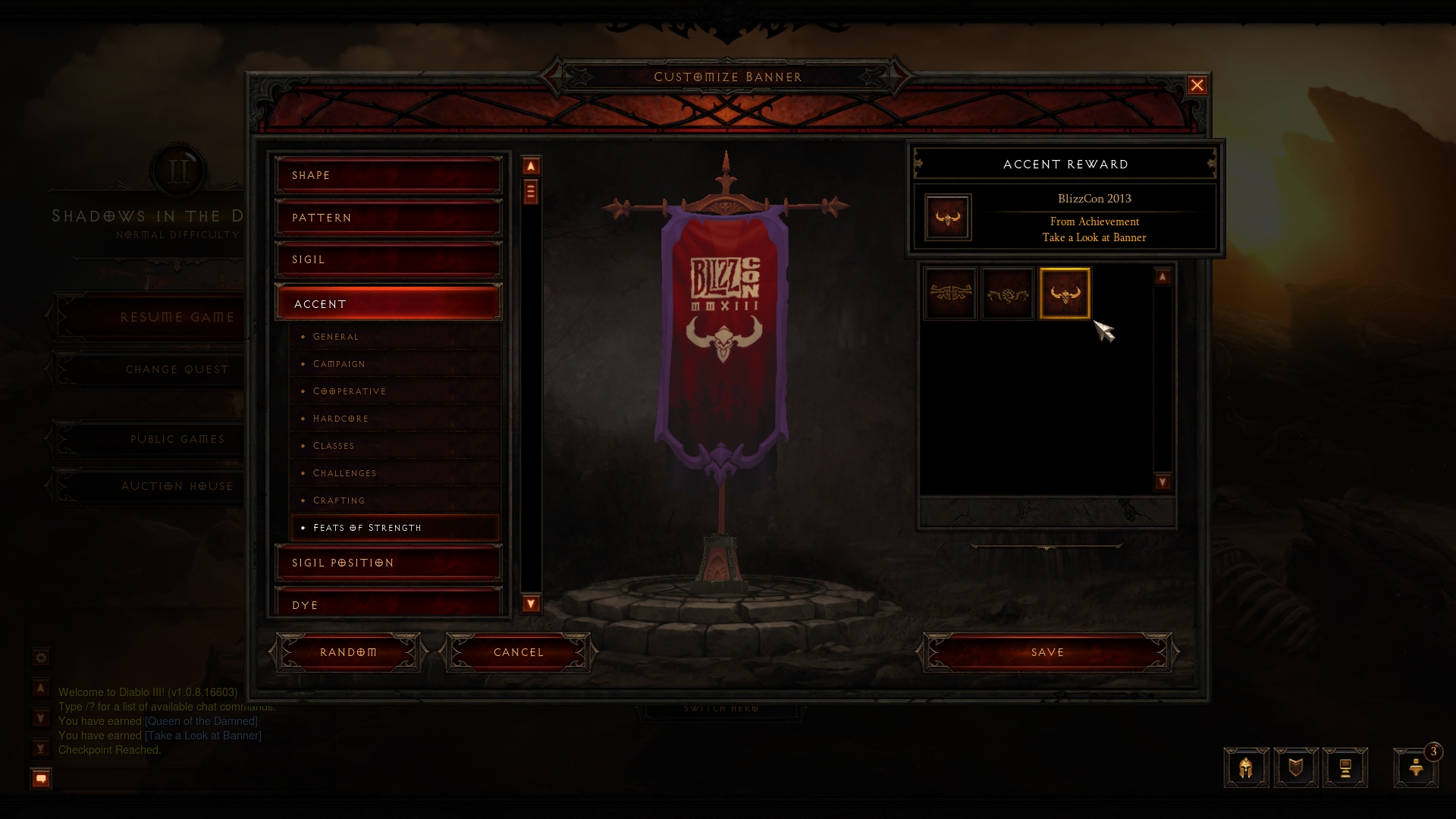Screen dimensions: 1456x819
Task: Save the banner changes
Action: 1047,652
